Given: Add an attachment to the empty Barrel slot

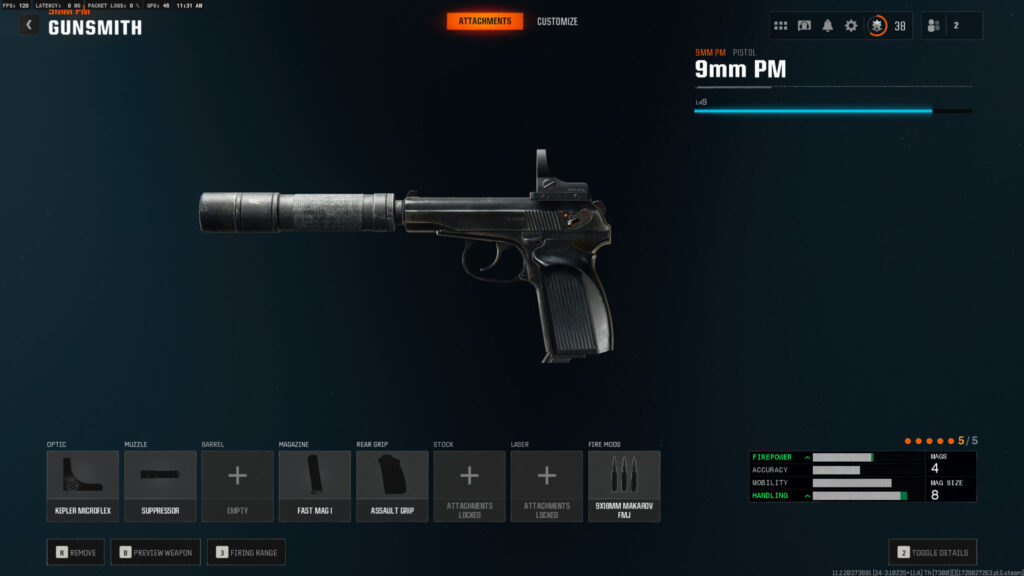Looking at the screenshot, I should [237, 485].
